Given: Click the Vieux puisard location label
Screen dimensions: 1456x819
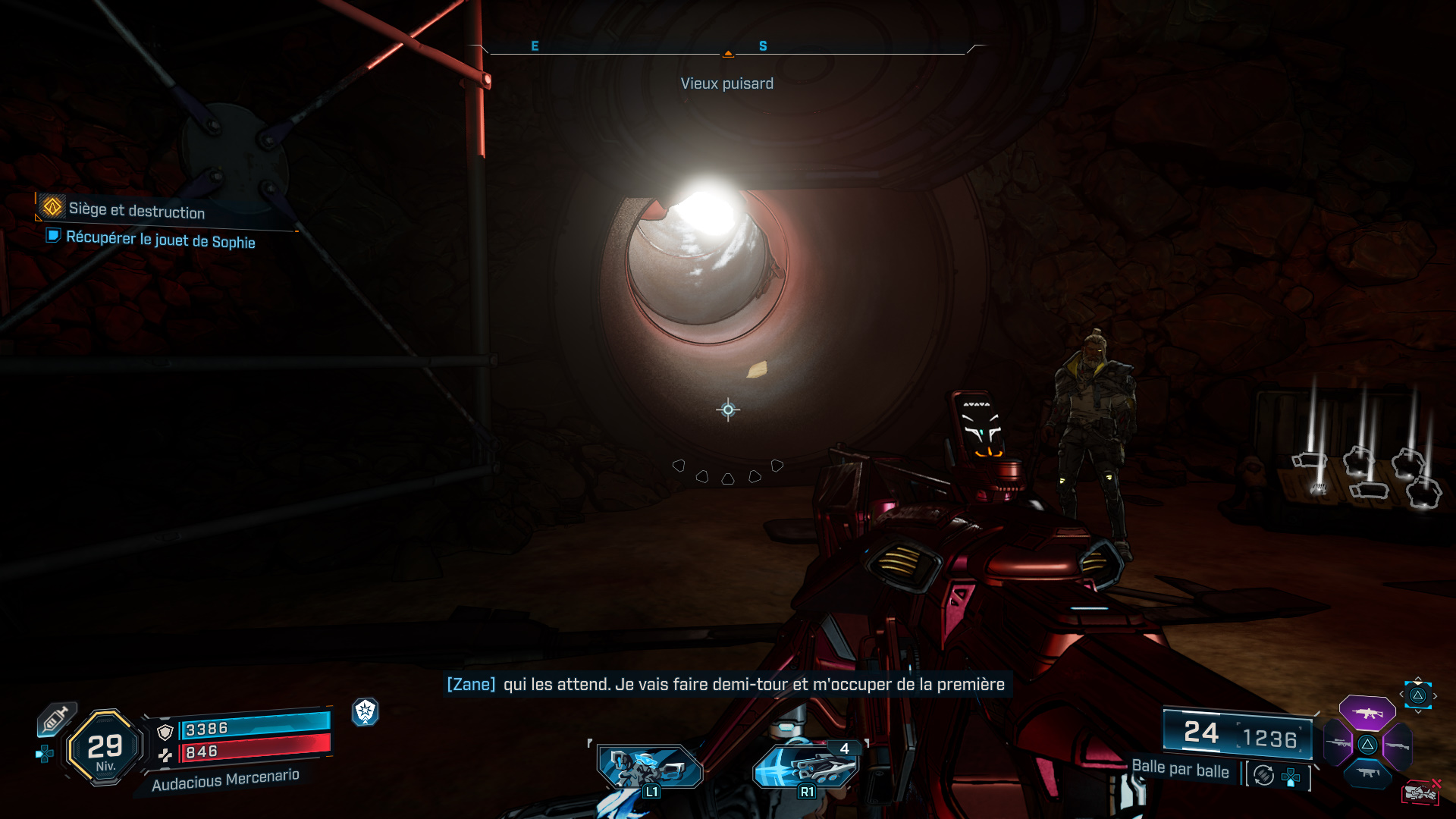Looking at the screenshot, I should pyautogui.click(x=727, y=83).
